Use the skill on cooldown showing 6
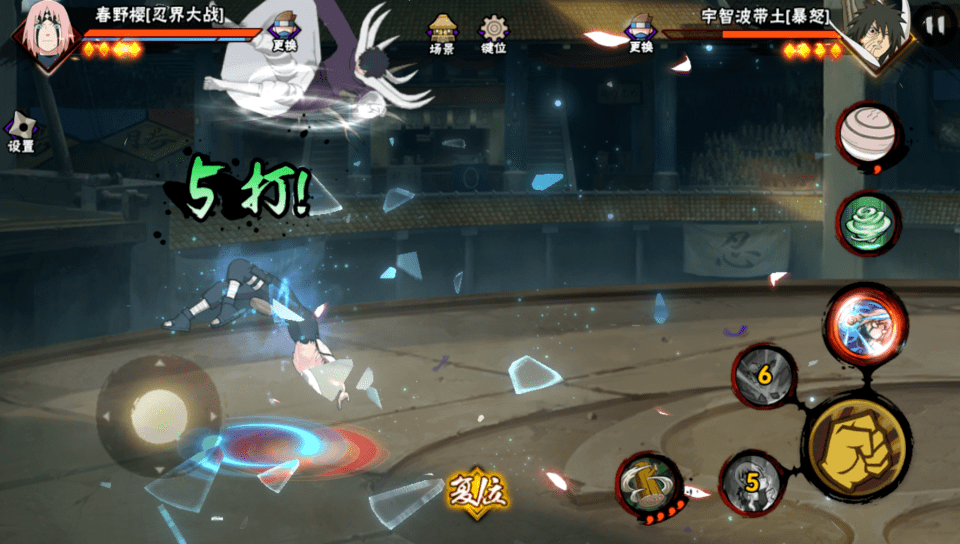 (765, 376)
